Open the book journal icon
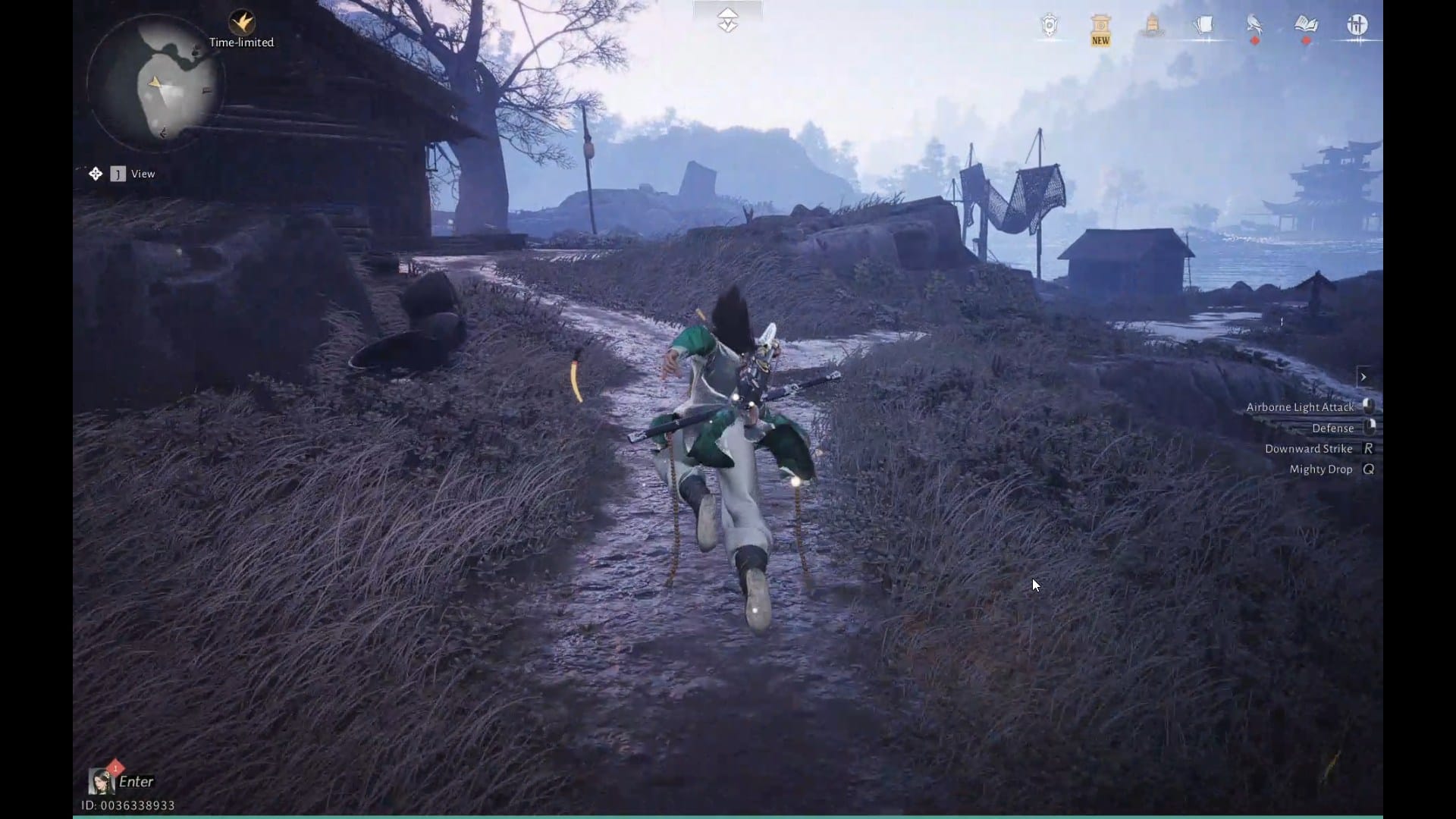The width and height of the screenshot is (1456, 819). coord(1306,23)
